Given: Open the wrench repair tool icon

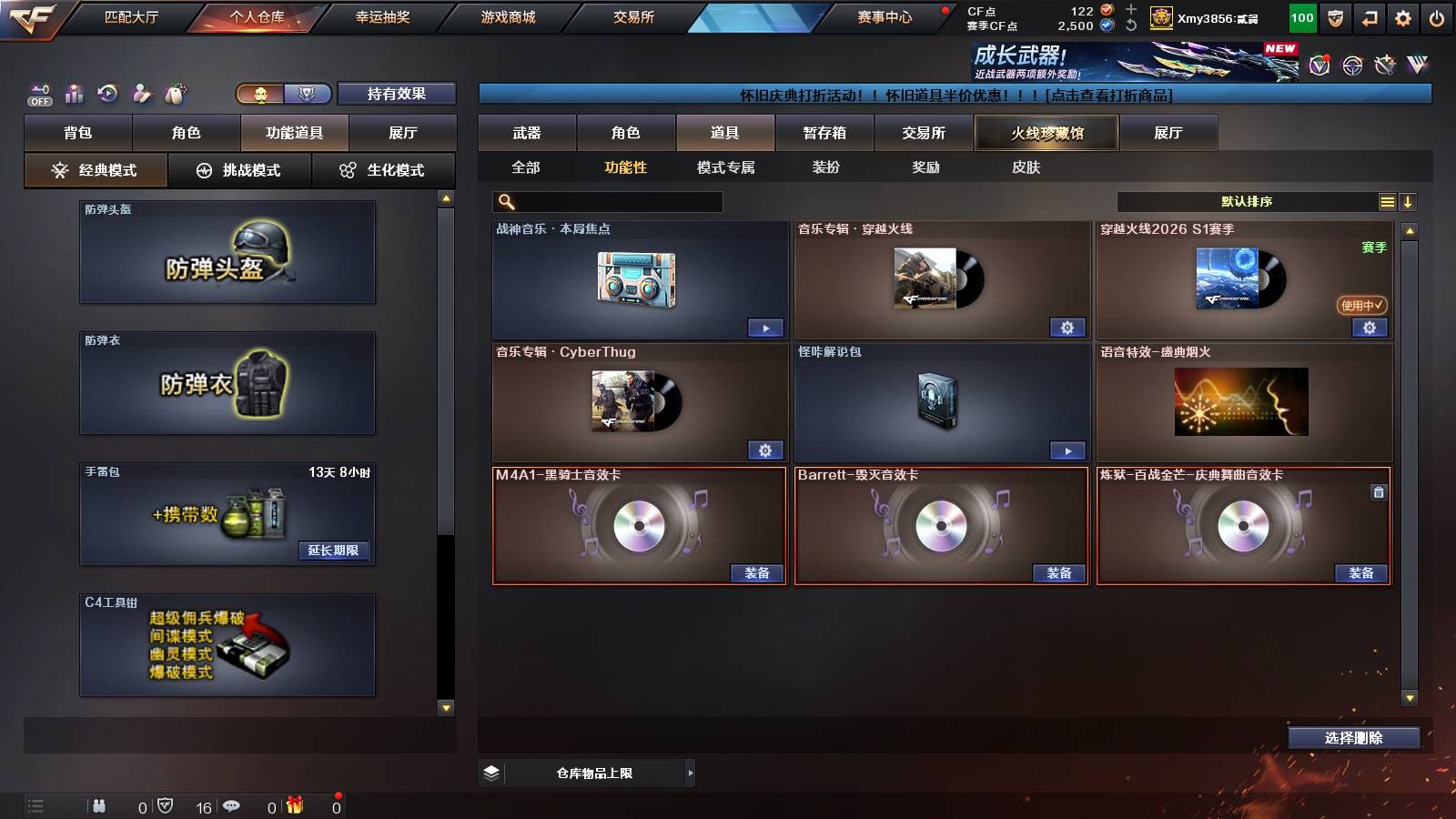Looking at the screenshot, I should pos(1384,65).
